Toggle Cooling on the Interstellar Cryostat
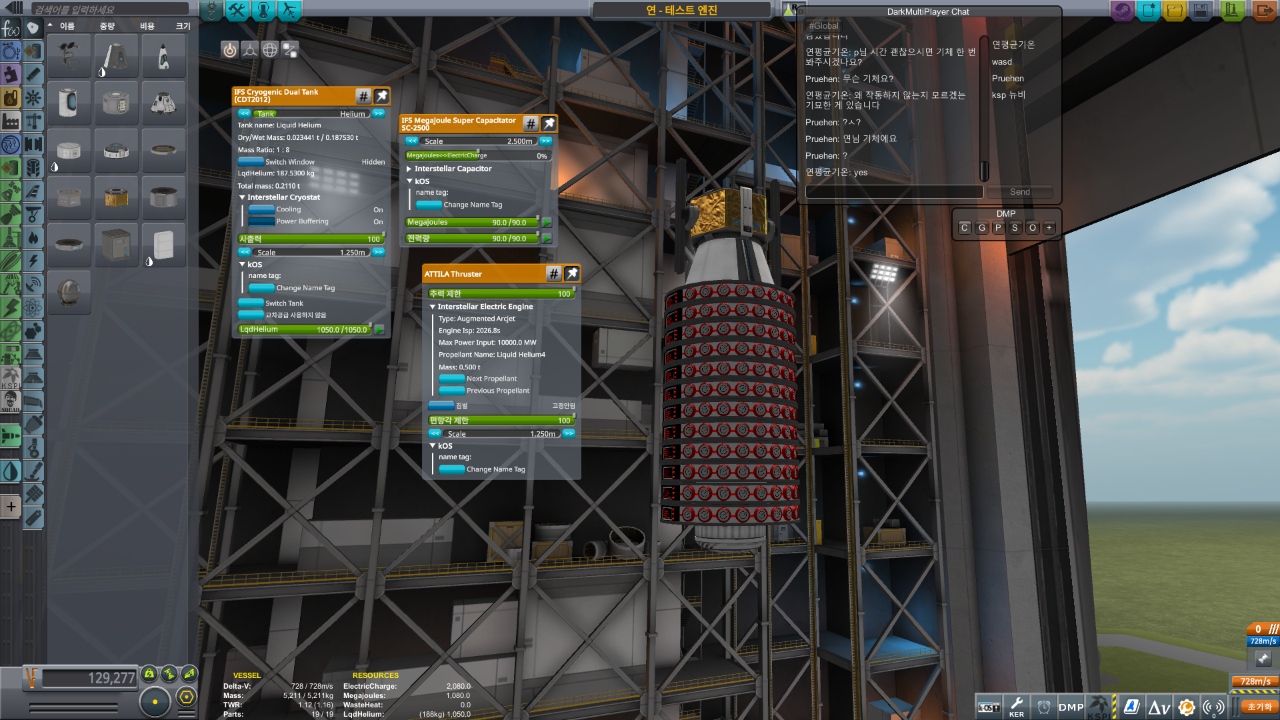1280x720 pixels. pyautogui.click(x=261, y=210)
